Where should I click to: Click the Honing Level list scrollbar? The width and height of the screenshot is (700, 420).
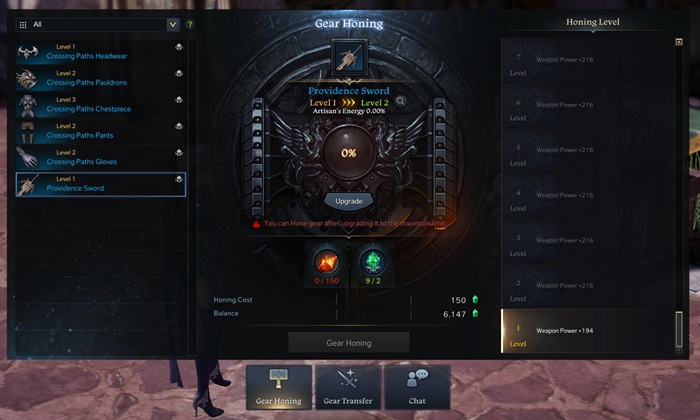(x=679, y=328)
